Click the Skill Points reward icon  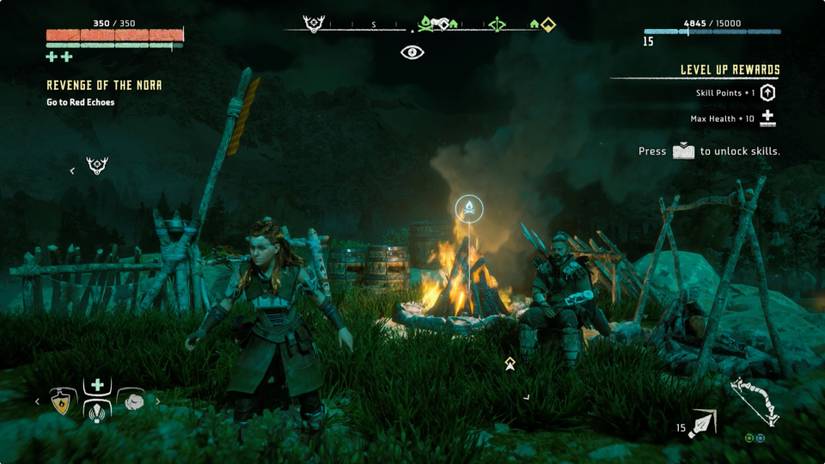[x=767, y=93]
